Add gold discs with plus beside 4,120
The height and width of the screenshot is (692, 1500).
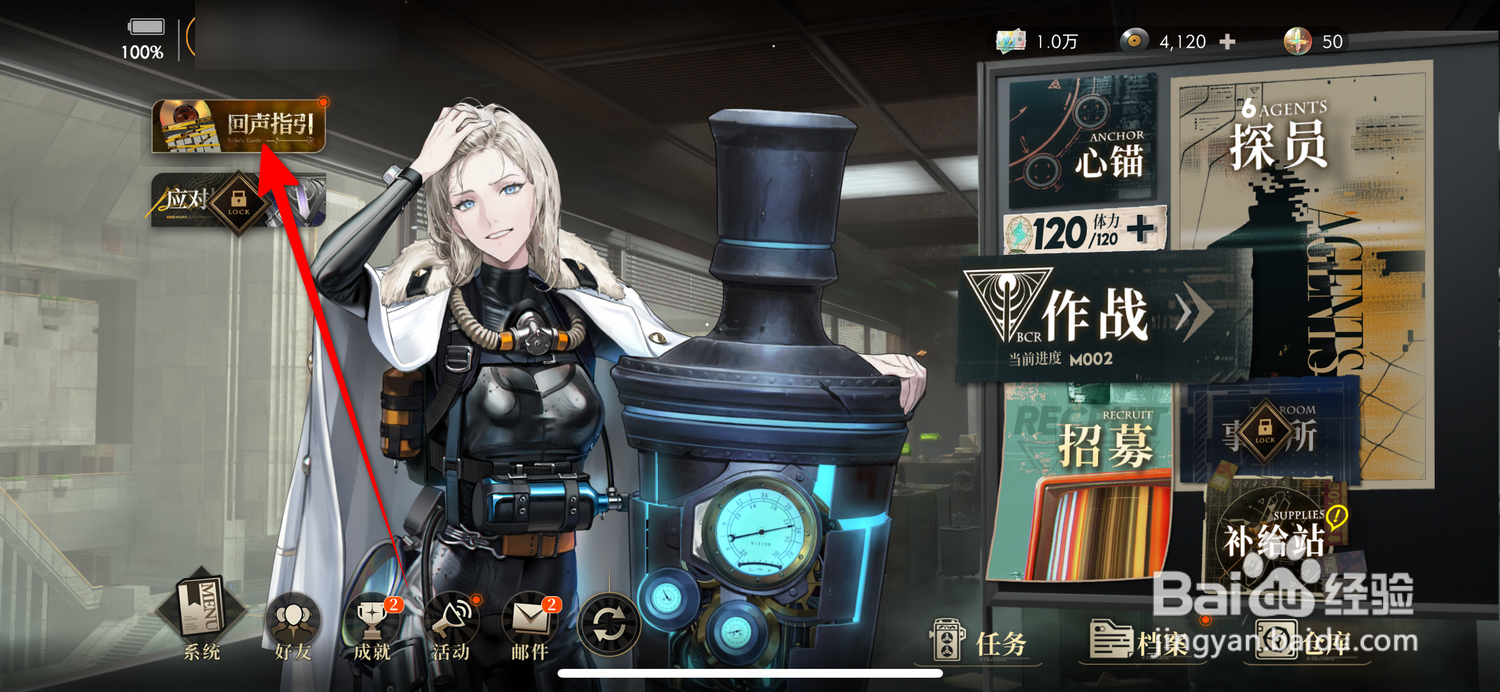coord(1228,42)
